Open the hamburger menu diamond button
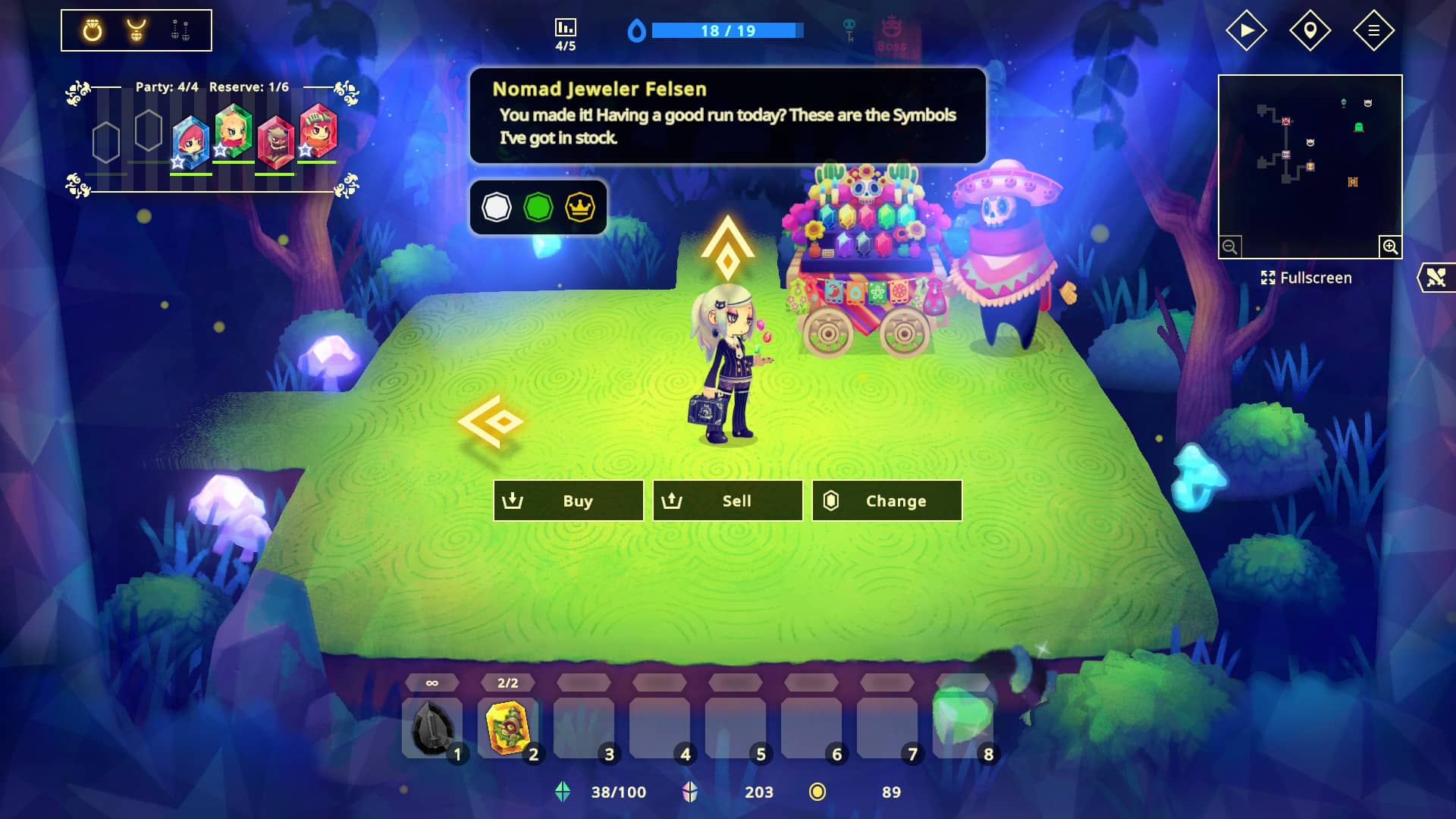Viewport: 1456px width, 819px height. pyautogui.click(x=1373, y=30)
